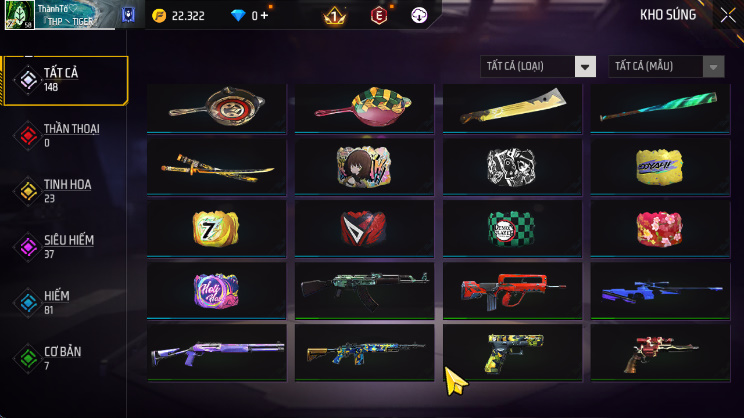Select the red FAMAS weapon skin
Screen dimensions: 744x418
click(512, 290)
